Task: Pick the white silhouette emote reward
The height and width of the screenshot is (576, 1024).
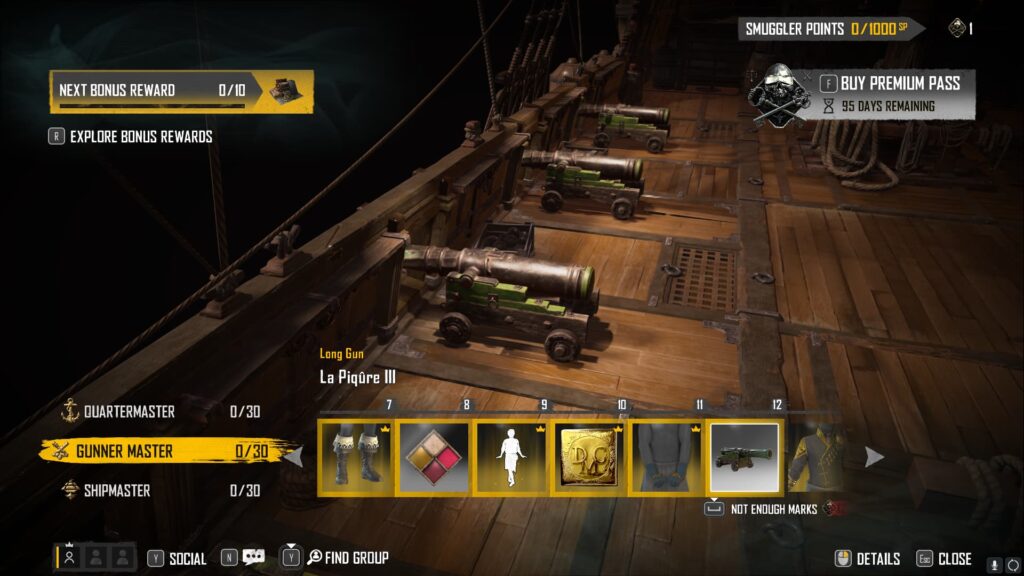Action: tap(512, 457)
